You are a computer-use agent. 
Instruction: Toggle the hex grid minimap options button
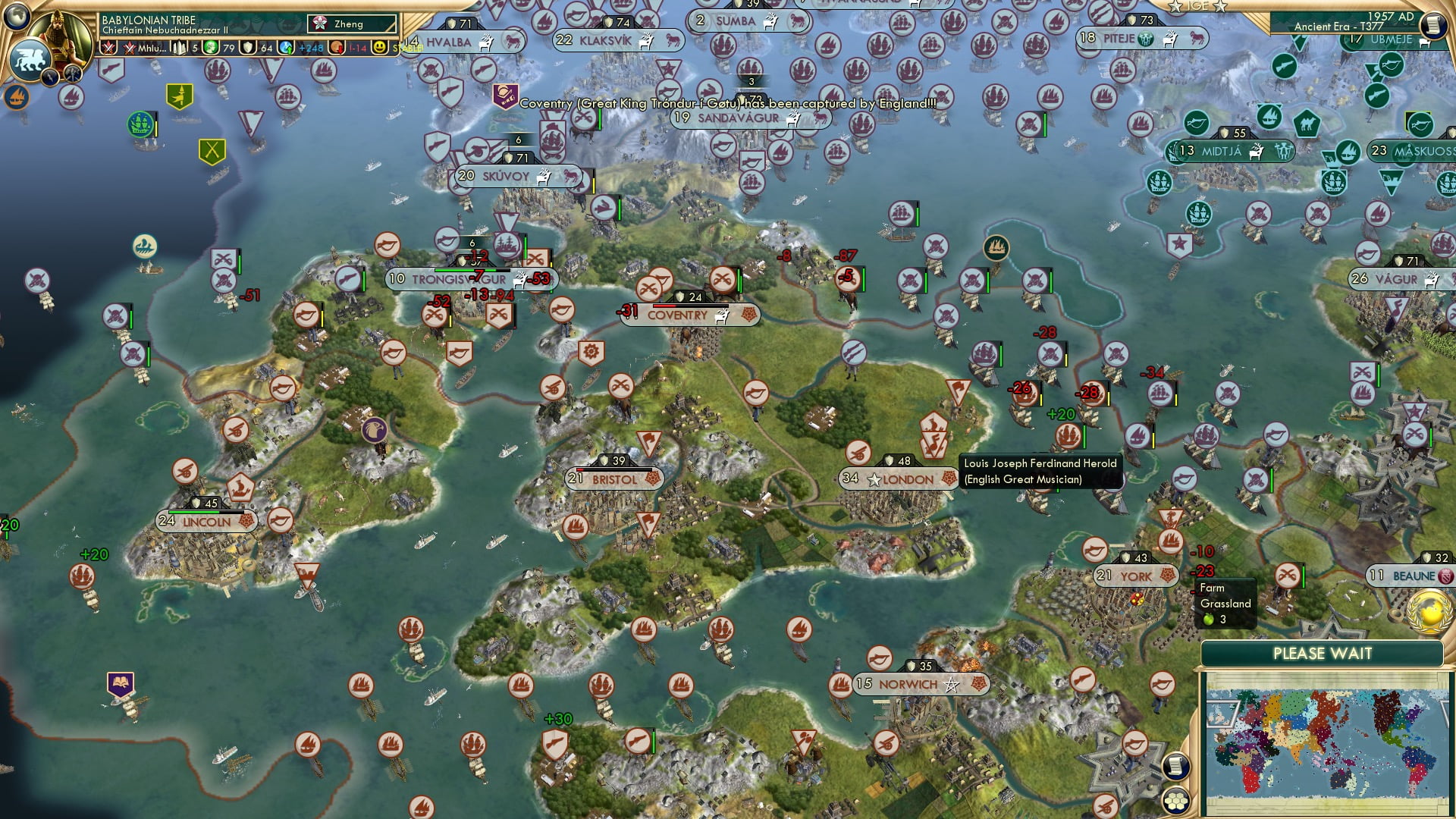coord(1175,801)
